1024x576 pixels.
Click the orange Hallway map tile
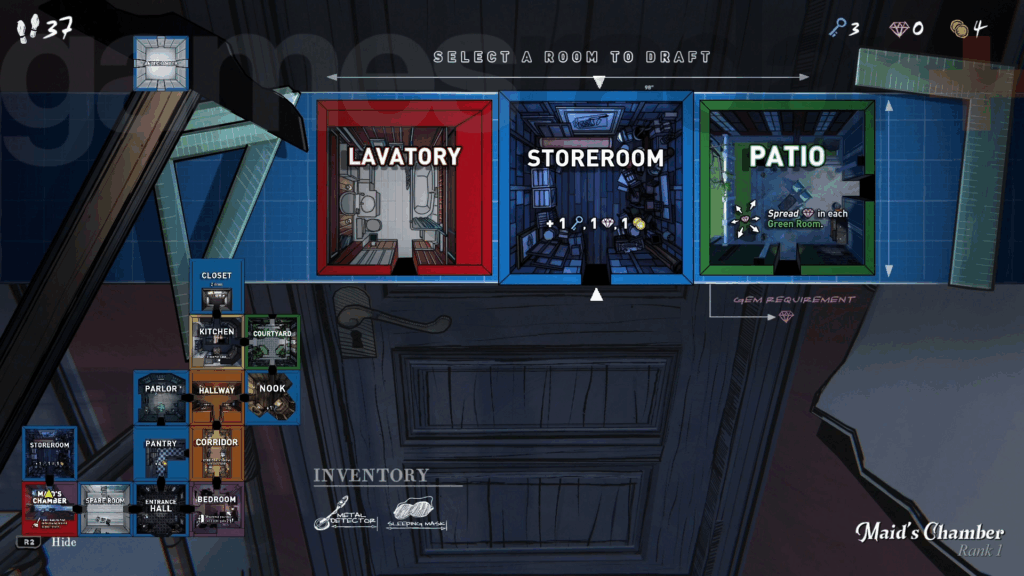point(217,398)
